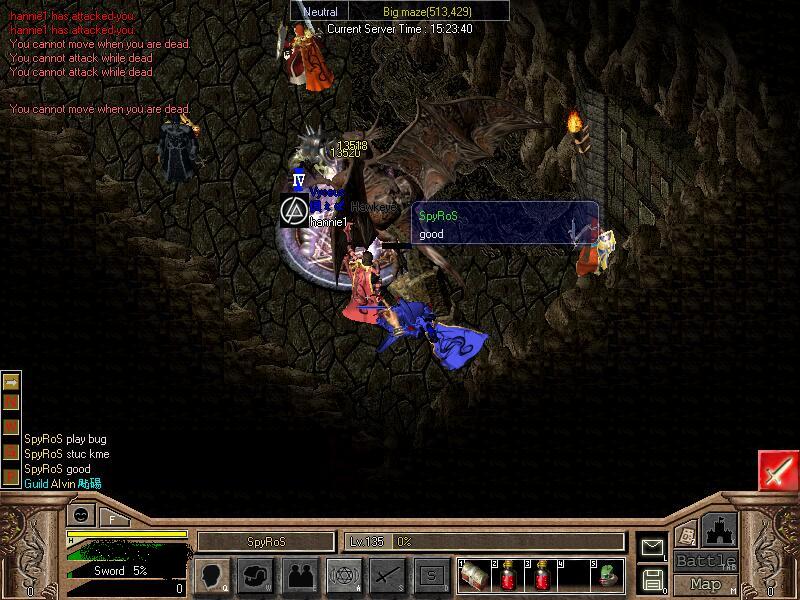The height and width of the screenshot is (600, 800).
Task: Open the character head profile button
Action: [x=212, y=575]
